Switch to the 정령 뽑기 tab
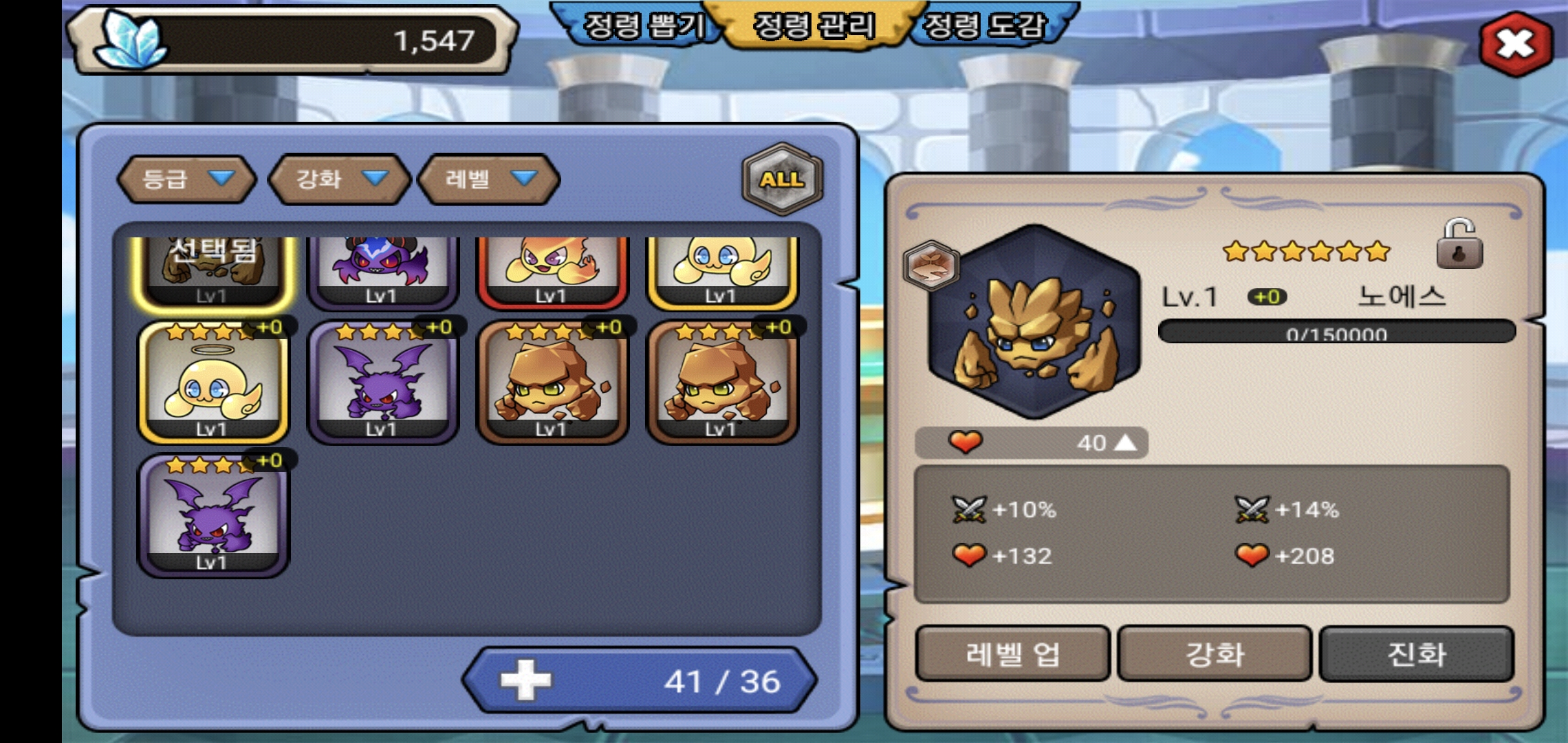The width and height of the screenshot is (1568, 743). click(x=643, y=26)
